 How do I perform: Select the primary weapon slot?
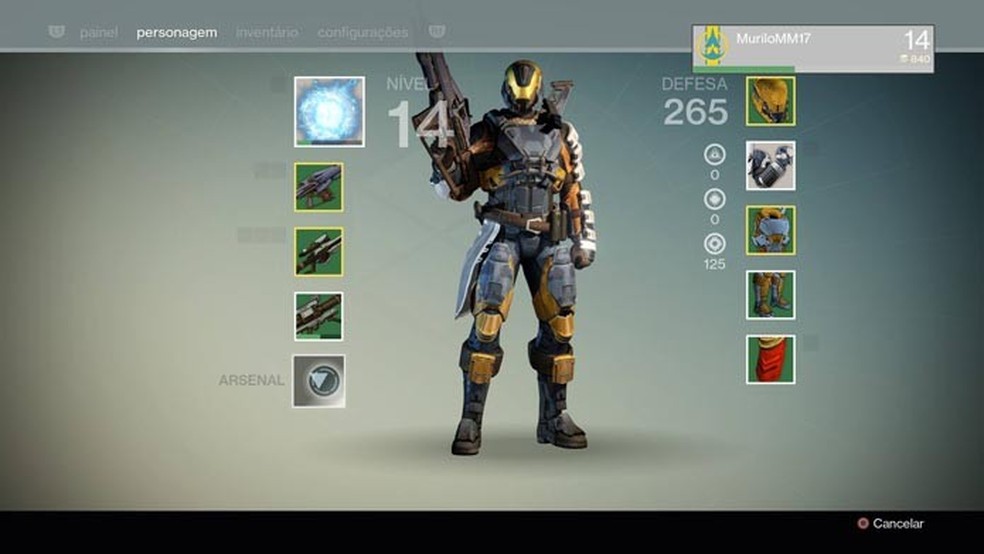319,187
